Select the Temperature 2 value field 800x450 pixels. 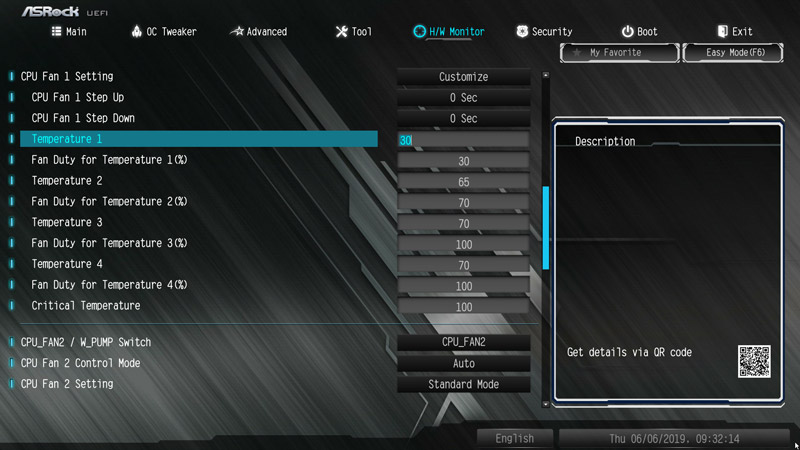tap(463, 182)
